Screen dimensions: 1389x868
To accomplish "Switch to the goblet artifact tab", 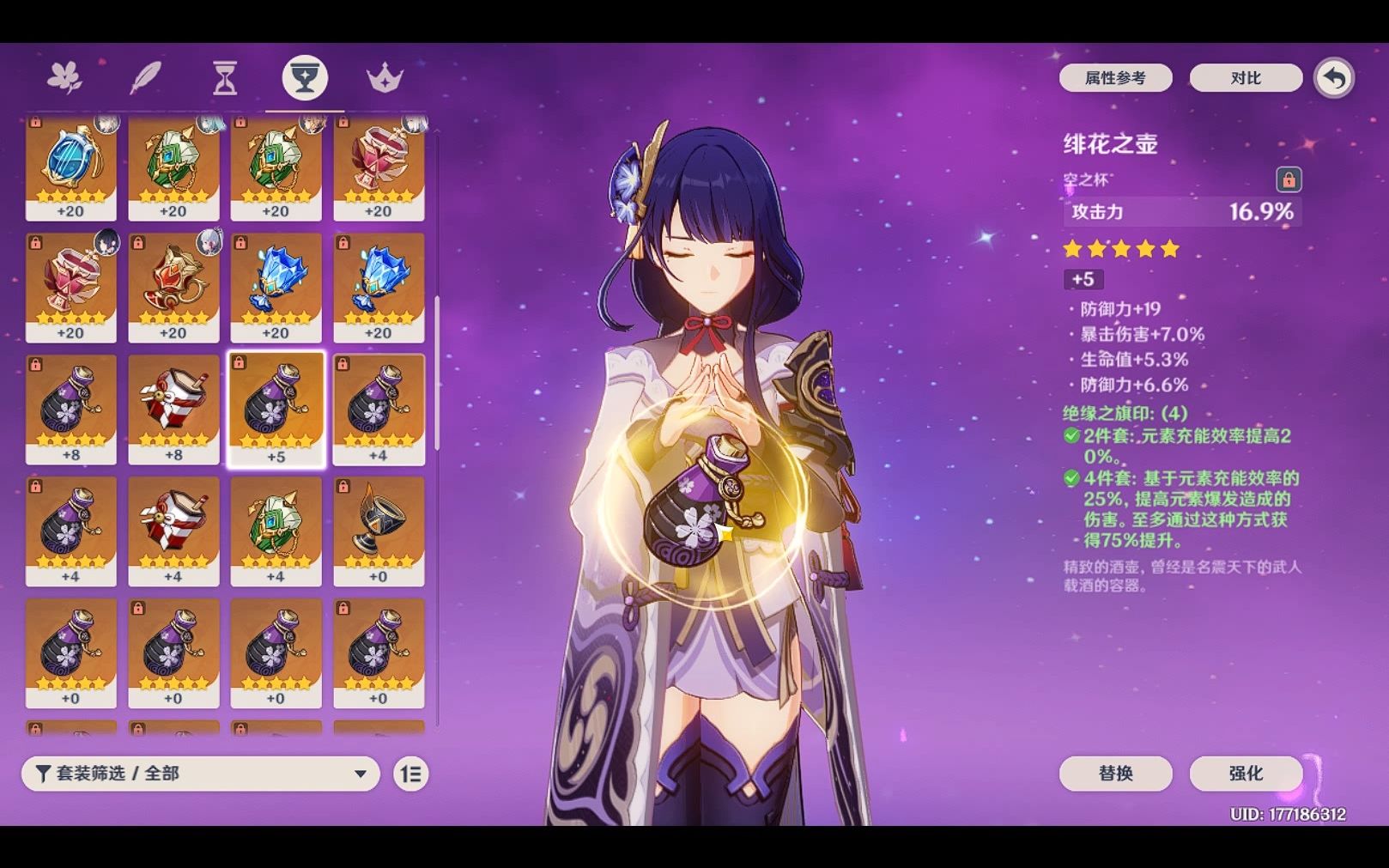I will [x=306, y=77].
